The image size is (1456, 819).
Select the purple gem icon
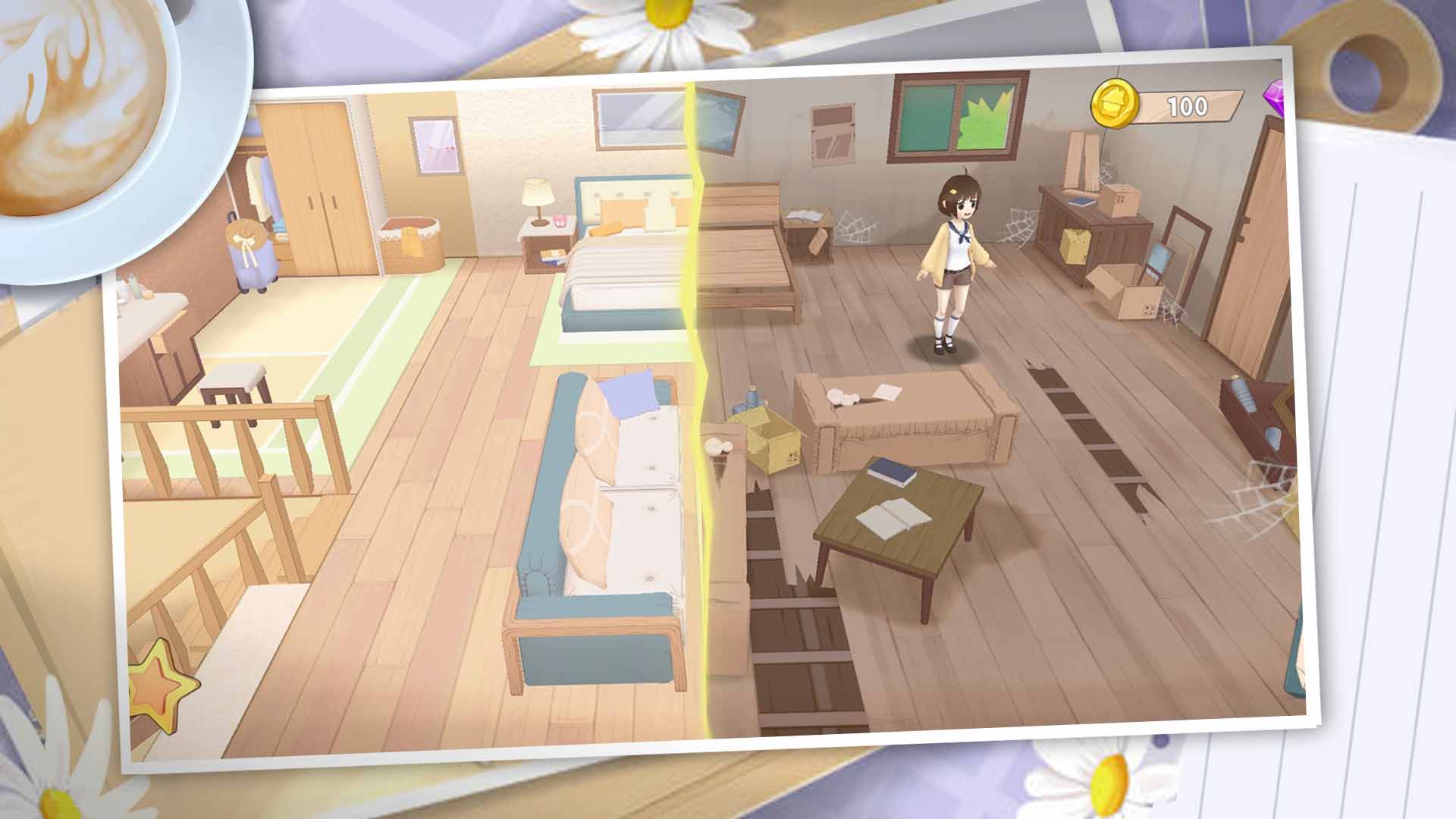coord(1276,98)
